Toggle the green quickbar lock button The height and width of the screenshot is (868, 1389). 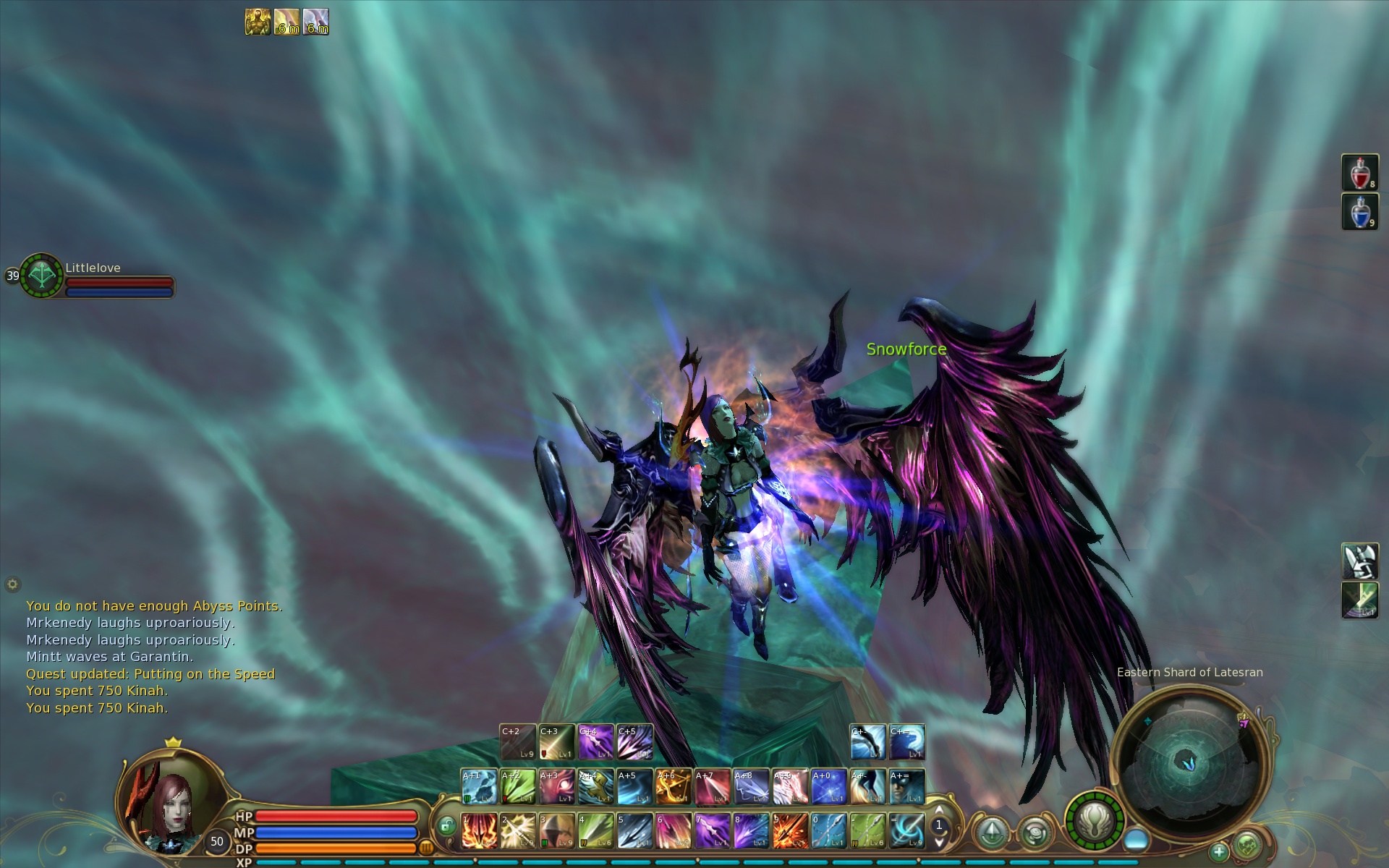[446, 826]
